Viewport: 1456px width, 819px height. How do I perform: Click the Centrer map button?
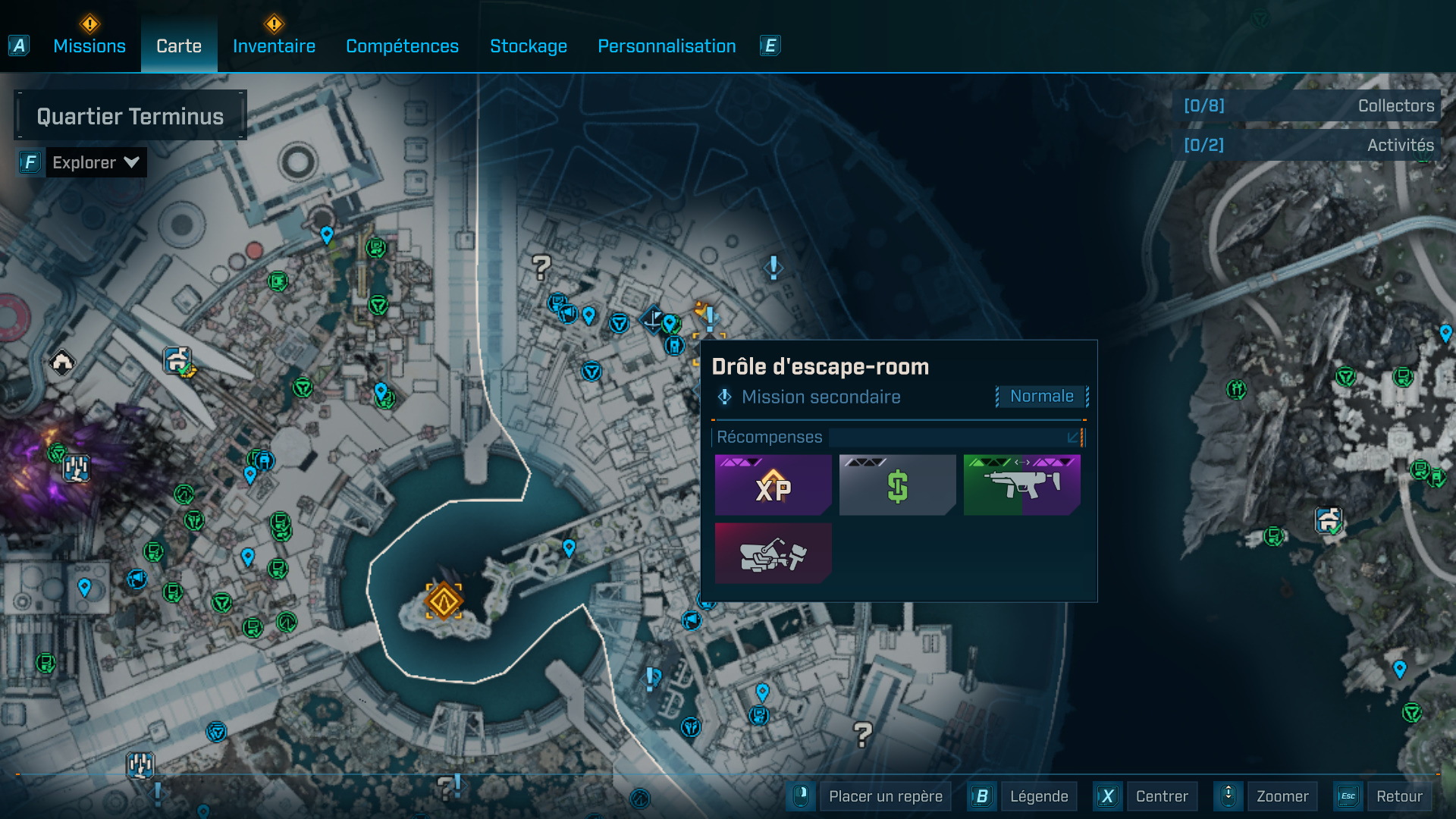click(1161, 796)
